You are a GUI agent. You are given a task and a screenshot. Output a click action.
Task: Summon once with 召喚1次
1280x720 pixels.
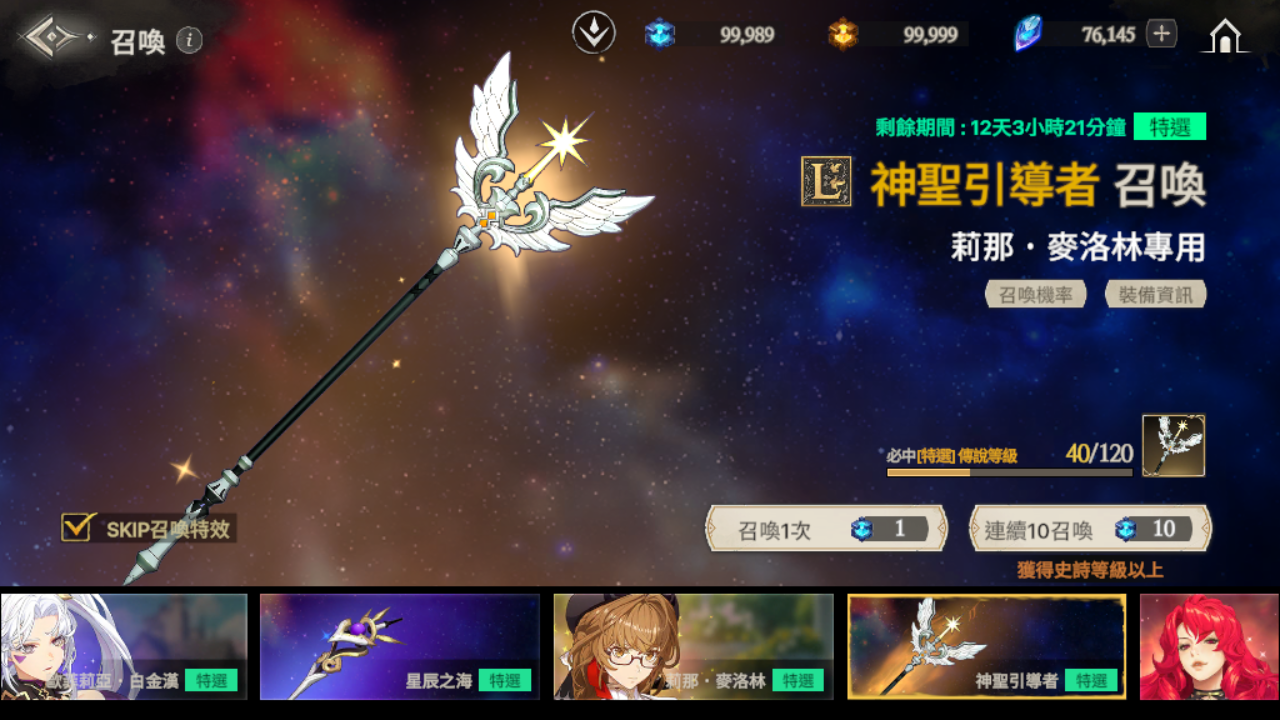pos(826,529)
